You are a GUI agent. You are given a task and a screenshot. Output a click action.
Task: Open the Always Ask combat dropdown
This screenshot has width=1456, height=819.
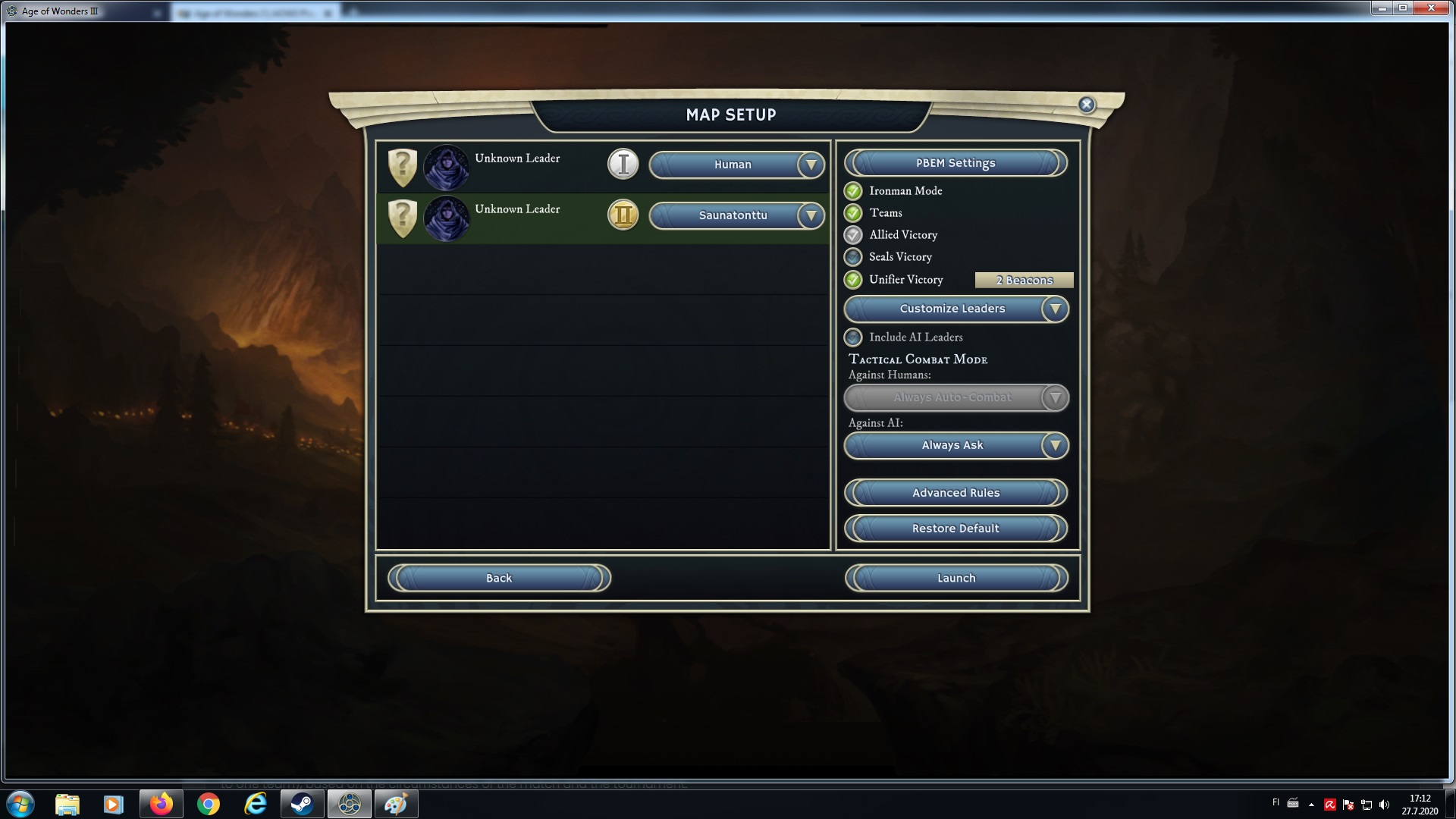(955, 446)
